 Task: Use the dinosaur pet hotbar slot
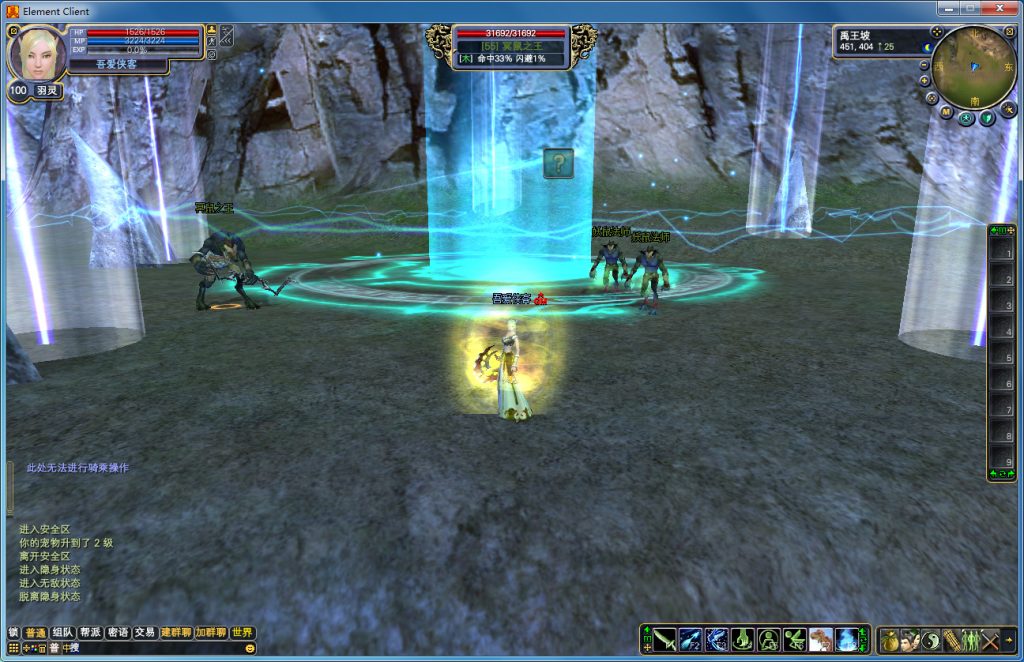click(821, 639)
